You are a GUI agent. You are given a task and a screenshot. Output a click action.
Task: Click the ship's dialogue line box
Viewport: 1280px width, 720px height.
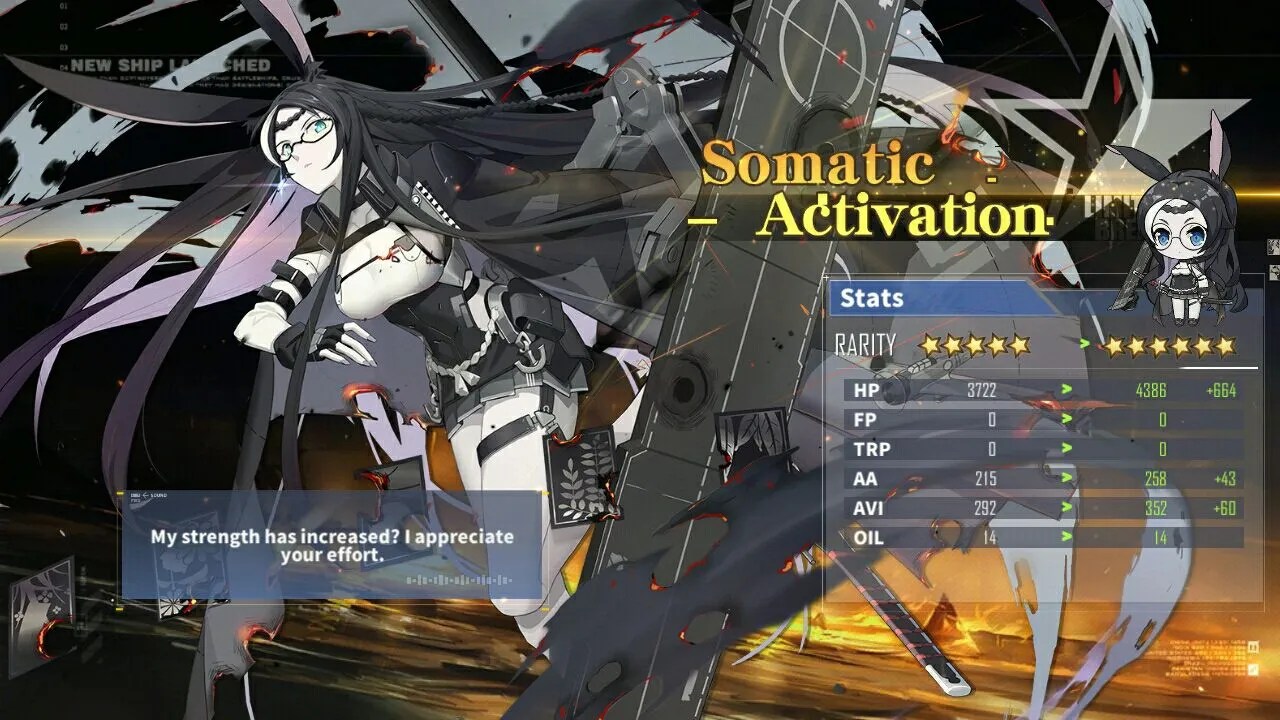click(x=331, y=545)
